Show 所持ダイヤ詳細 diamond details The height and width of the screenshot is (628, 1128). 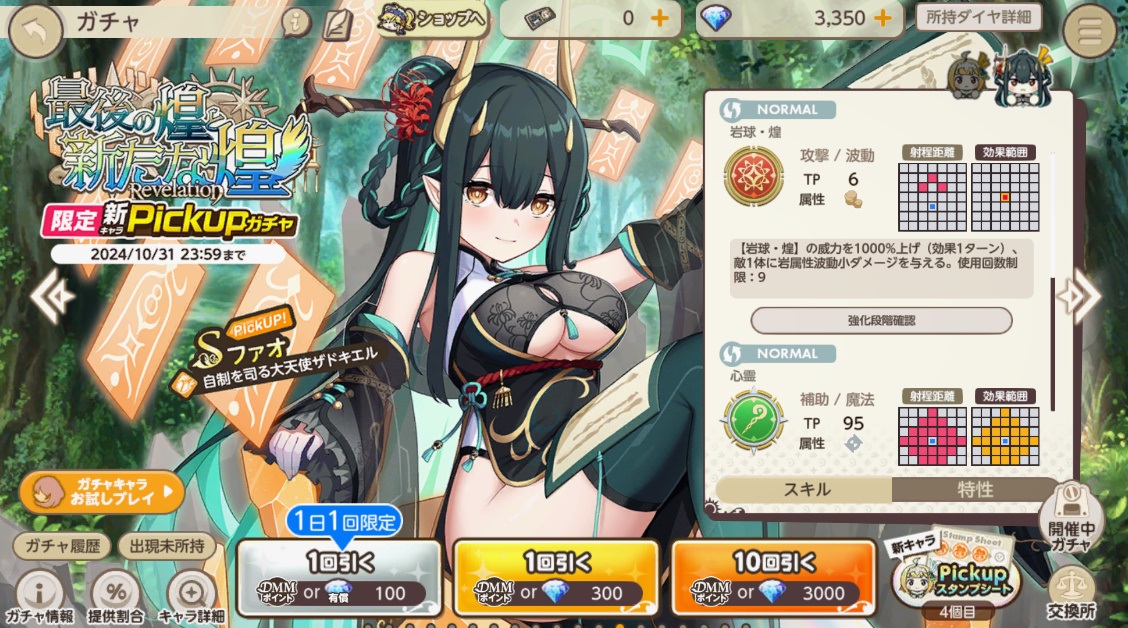click(978, 17)
